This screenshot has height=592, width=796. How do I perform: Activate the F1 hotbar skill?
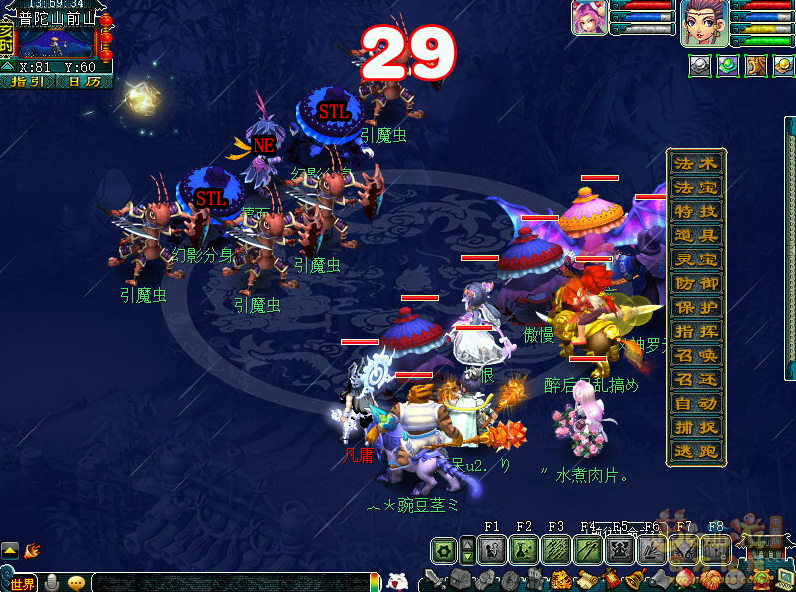(x=491, y=549)
